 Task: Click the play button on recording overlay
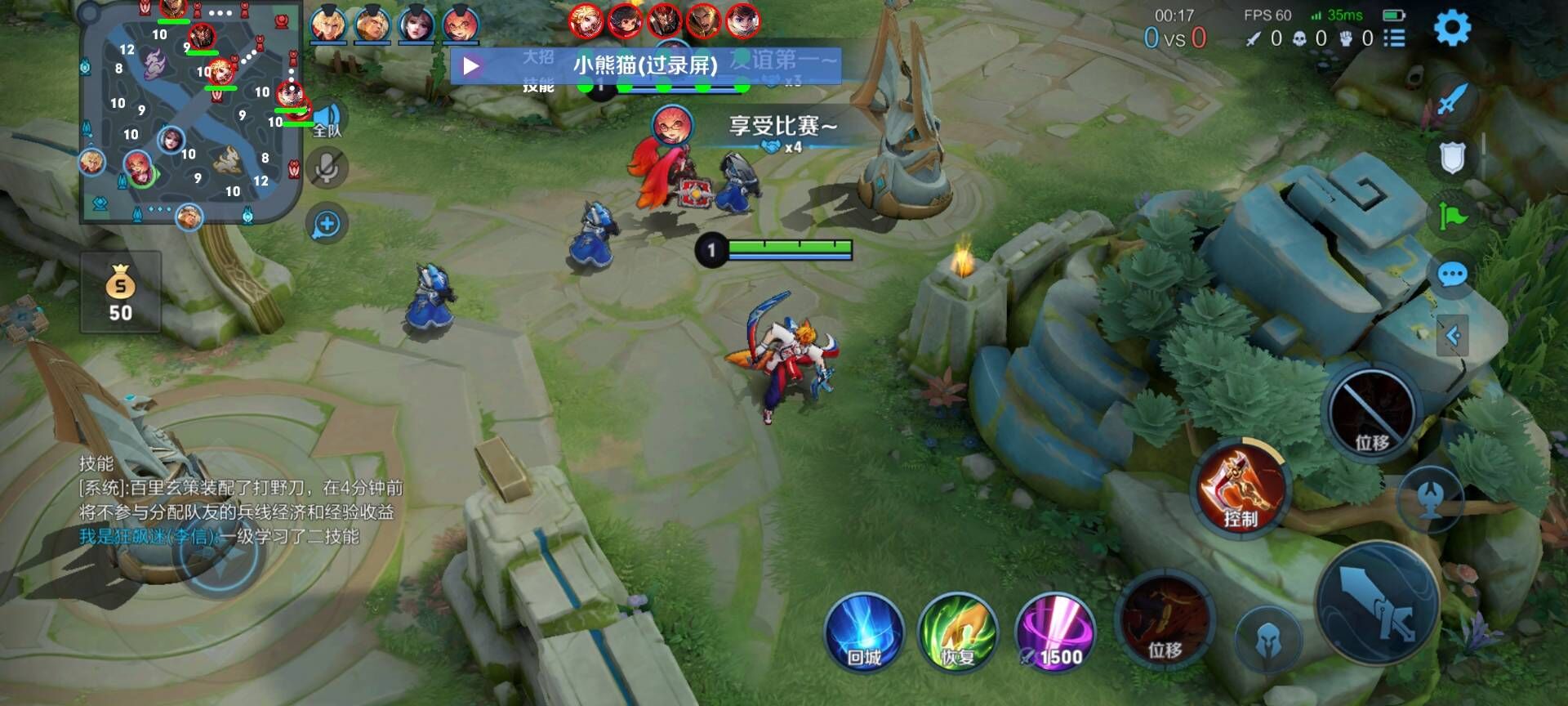471,65
